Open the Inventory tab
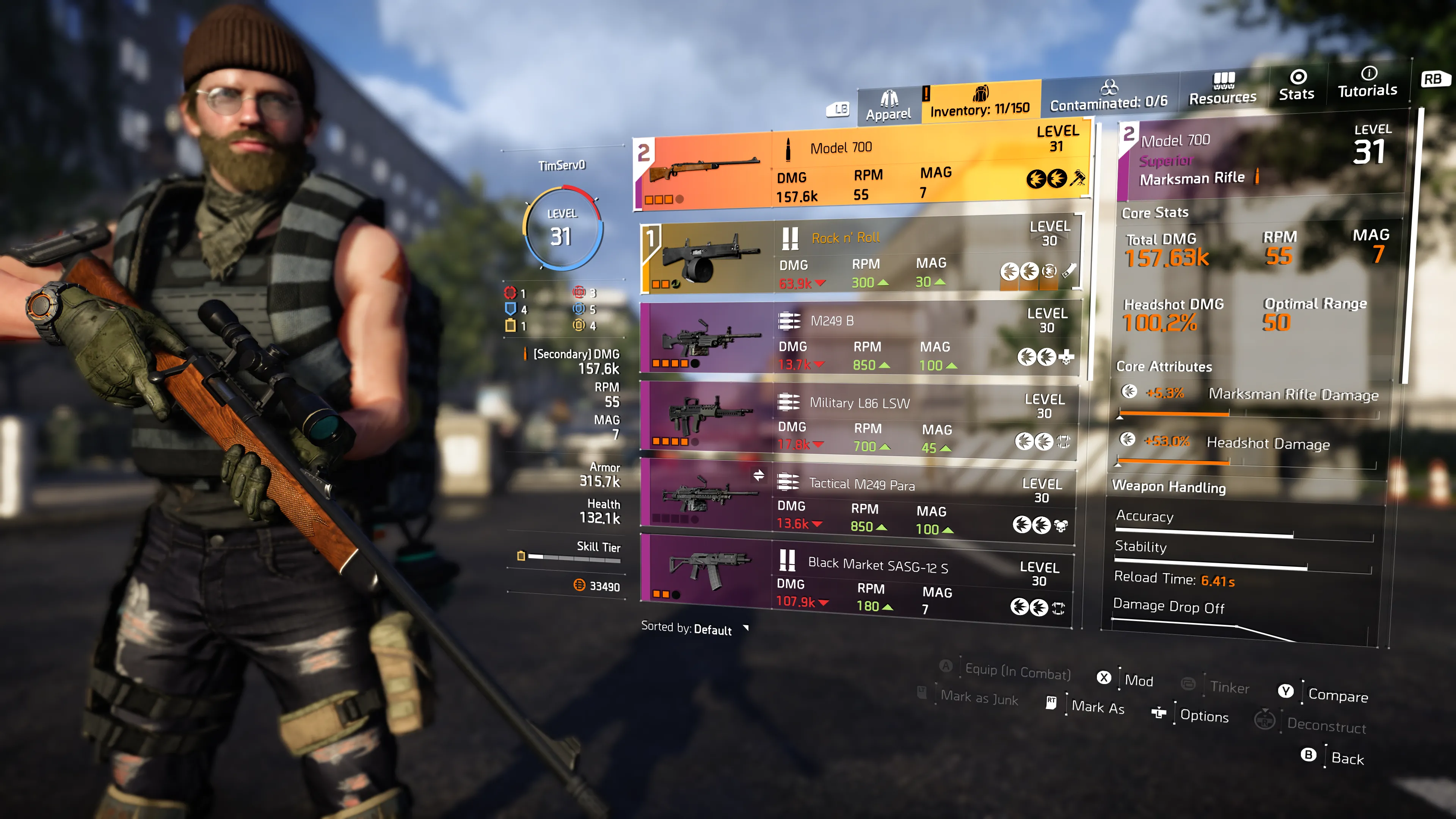Screen dimensions: 1456x819 pyautogui.click(x=980, y=102)
